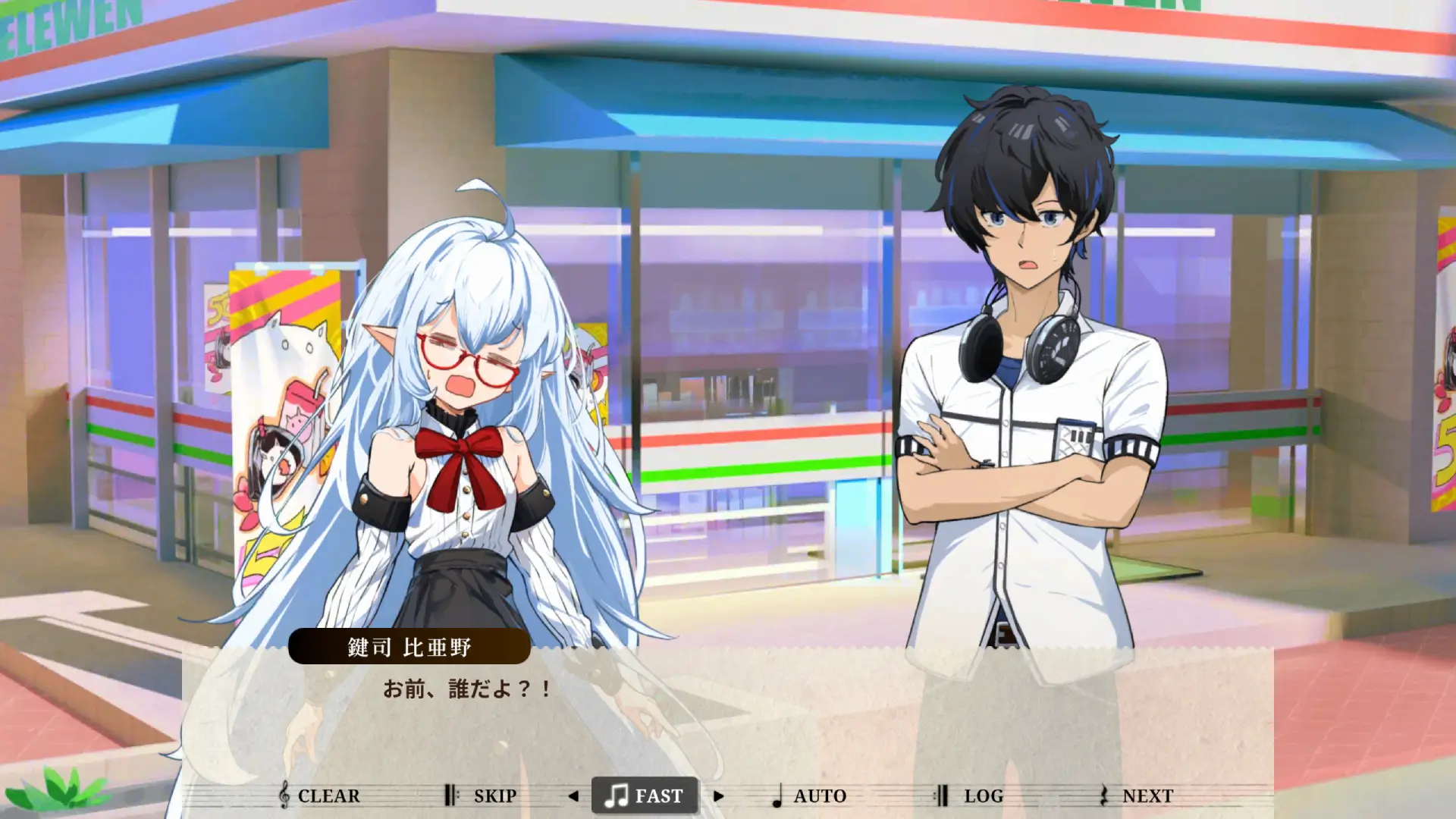Hide the dialogue box with CLEAR
The image size is (1456, 819).
coord(319,795)
